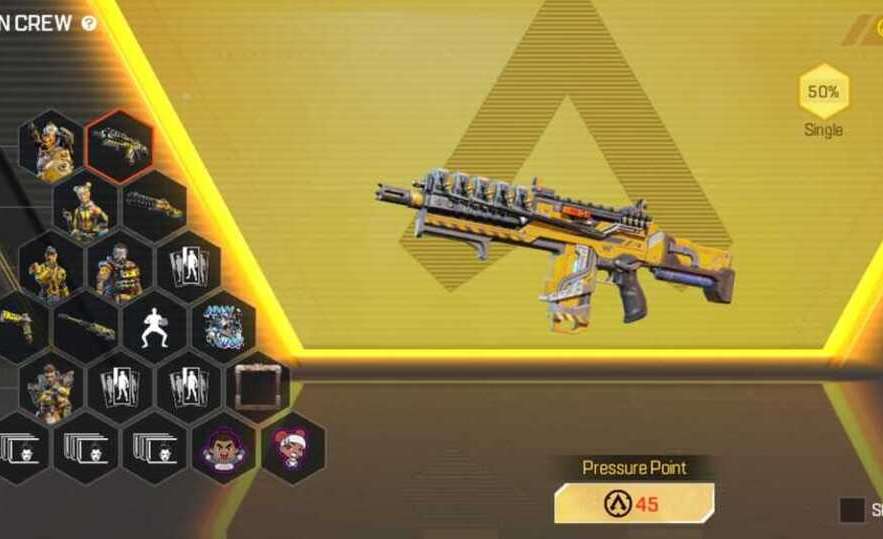Viewport: 883px width, 539px height.
Task: Tick the checkbox right of the price
Action: click(852, 510)
